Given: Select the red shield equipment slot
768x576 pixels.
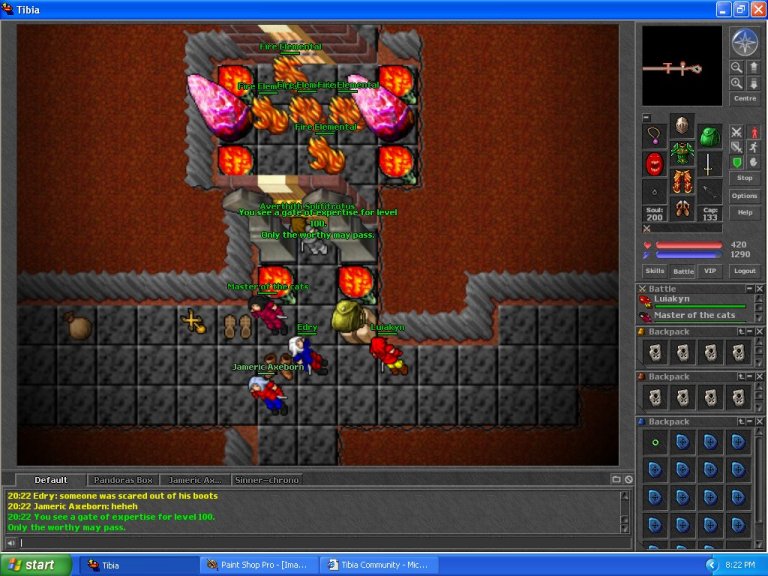Looking at the screenshot, I should 655,163.
